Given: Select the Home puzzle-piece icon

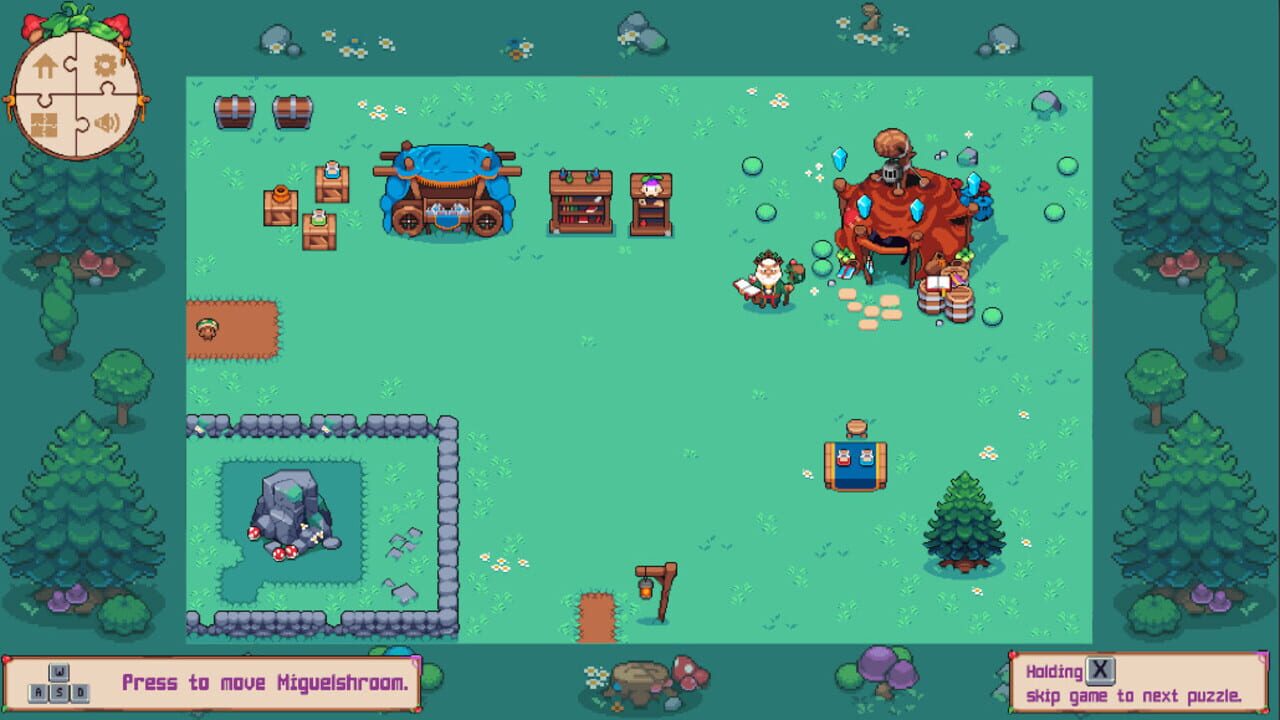Looking at the screenshot, I should coord(44,66).
